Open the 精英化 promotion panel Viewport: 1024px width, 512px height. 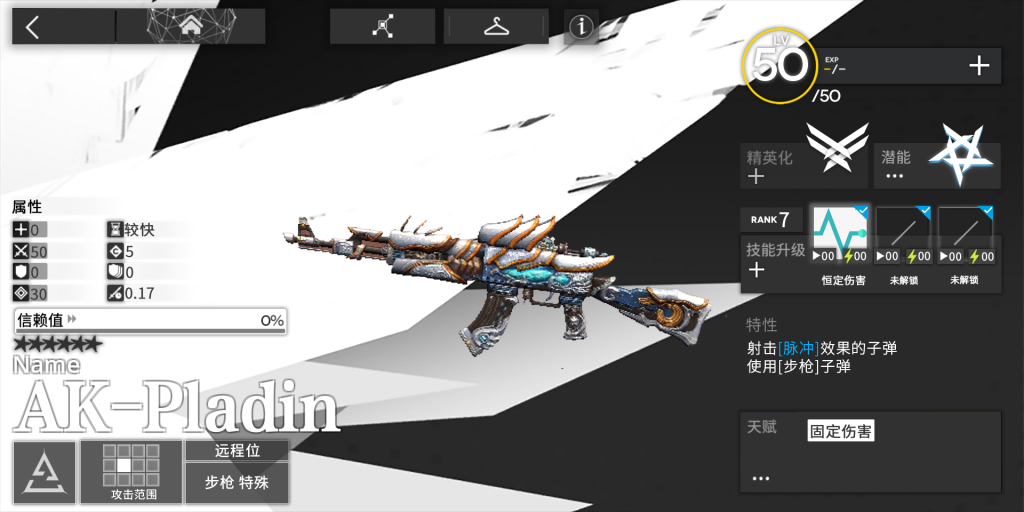point(804,165)
